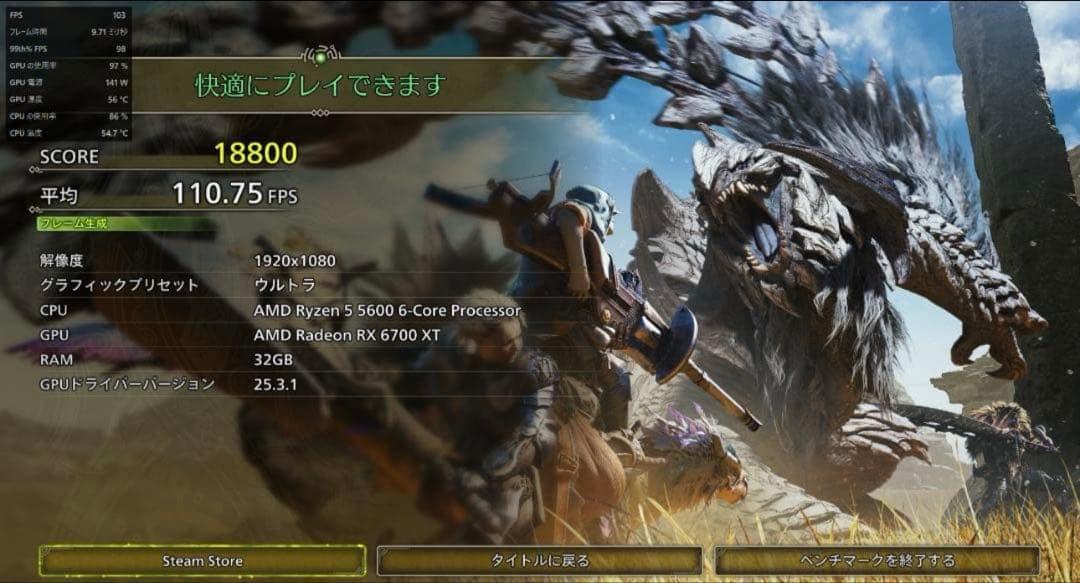Choose タイトルに戻る to return to title
This screenshot has height=583, width=1080.
[x=540, y=561]
